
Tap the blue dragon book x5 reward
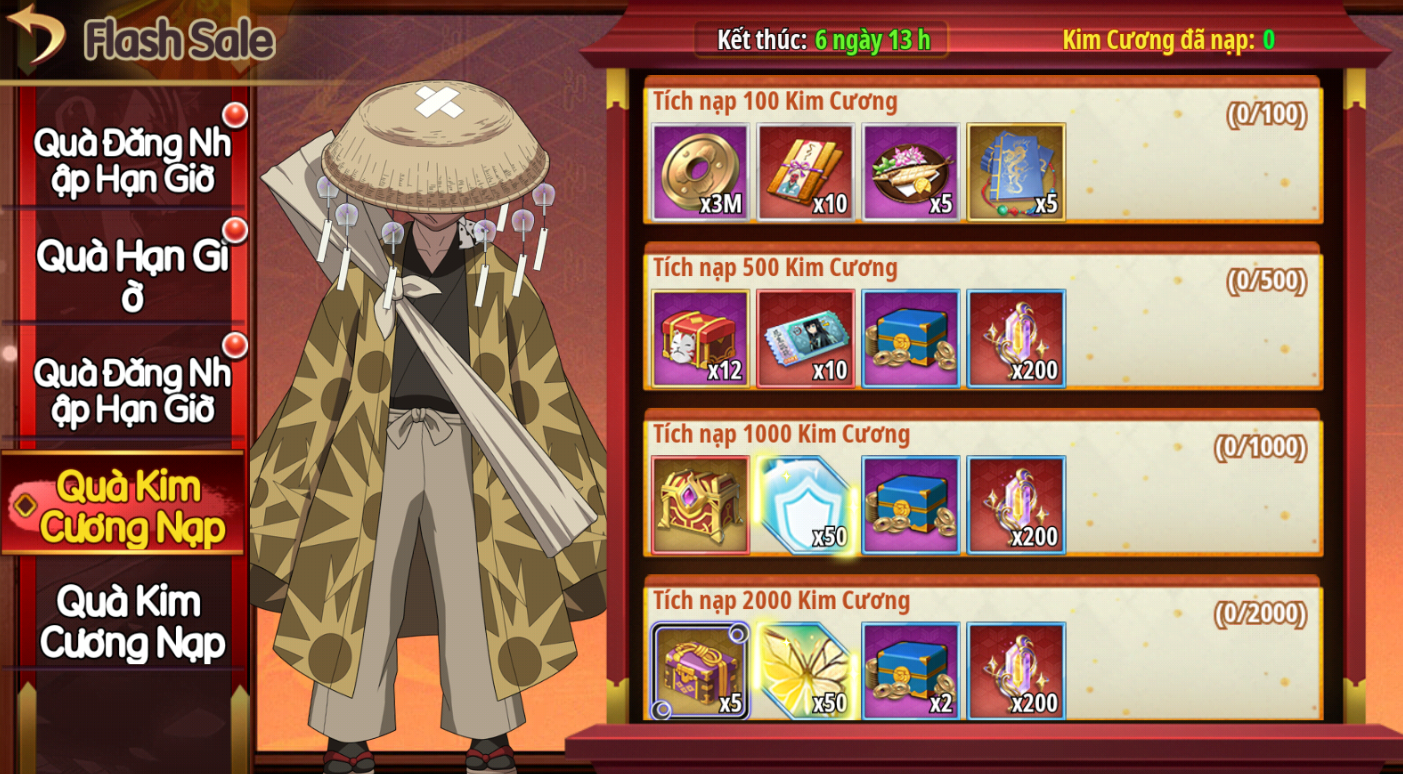(x=1016, y=172)
